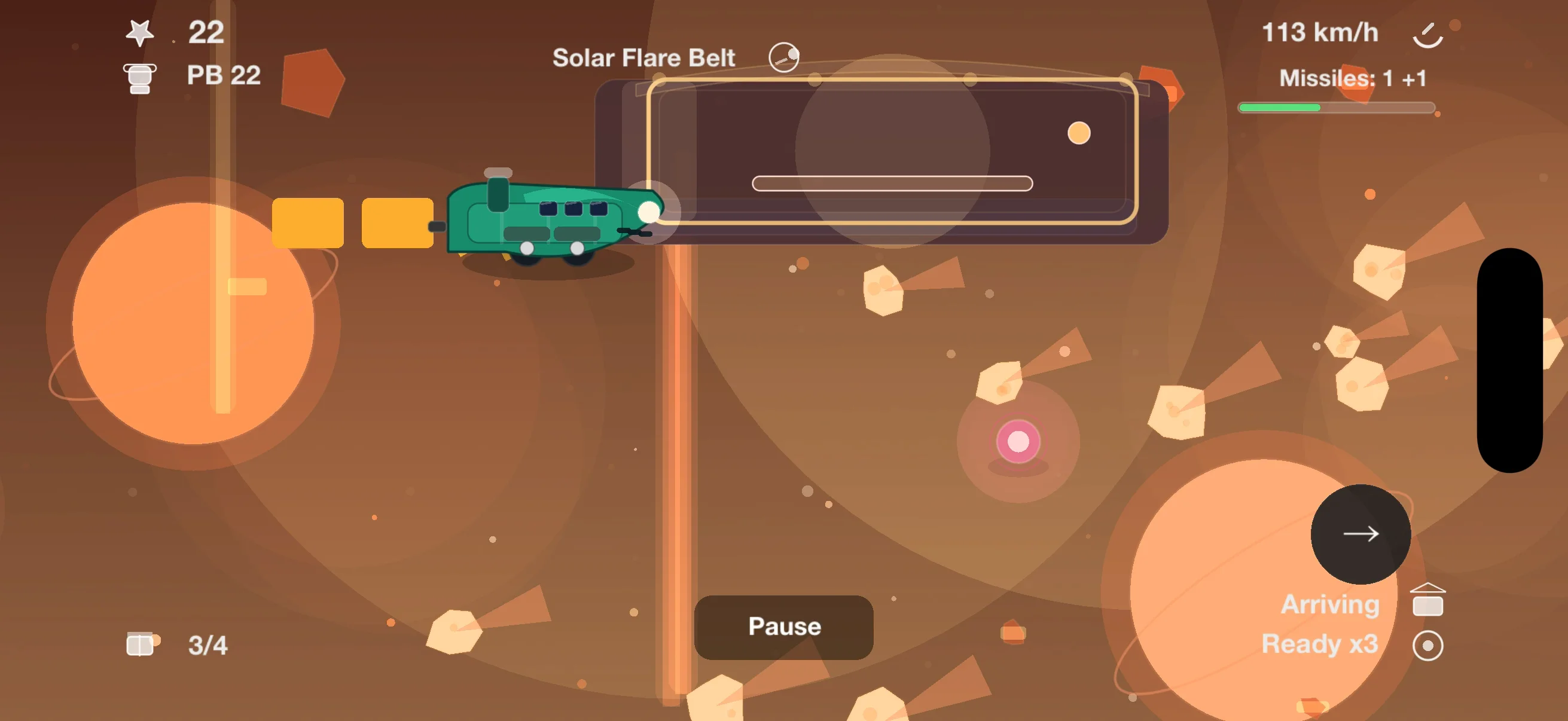
Task: Tap the wagons counter icon beside 3/4
Action: [141, 644]
